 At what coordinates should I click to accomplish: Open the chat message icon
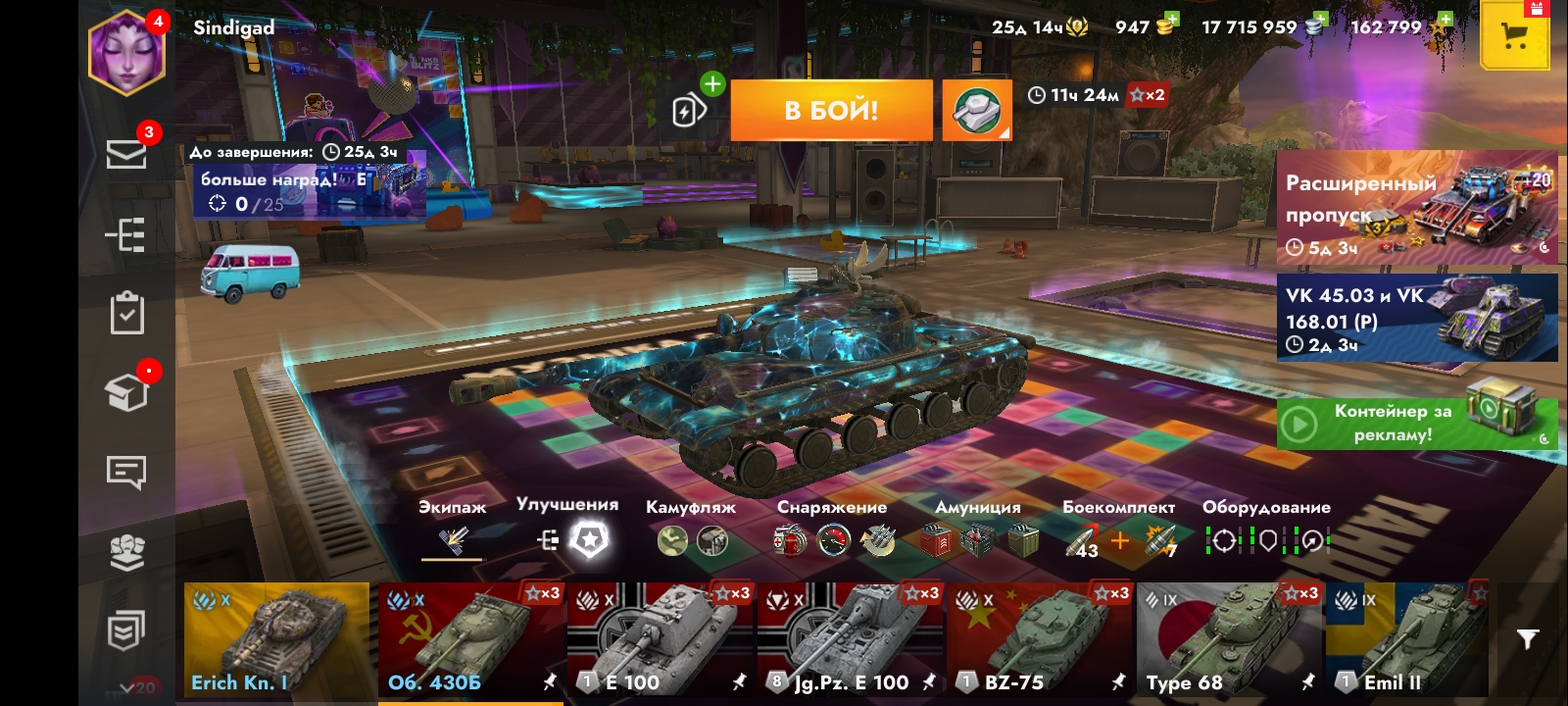pos(126,473)
